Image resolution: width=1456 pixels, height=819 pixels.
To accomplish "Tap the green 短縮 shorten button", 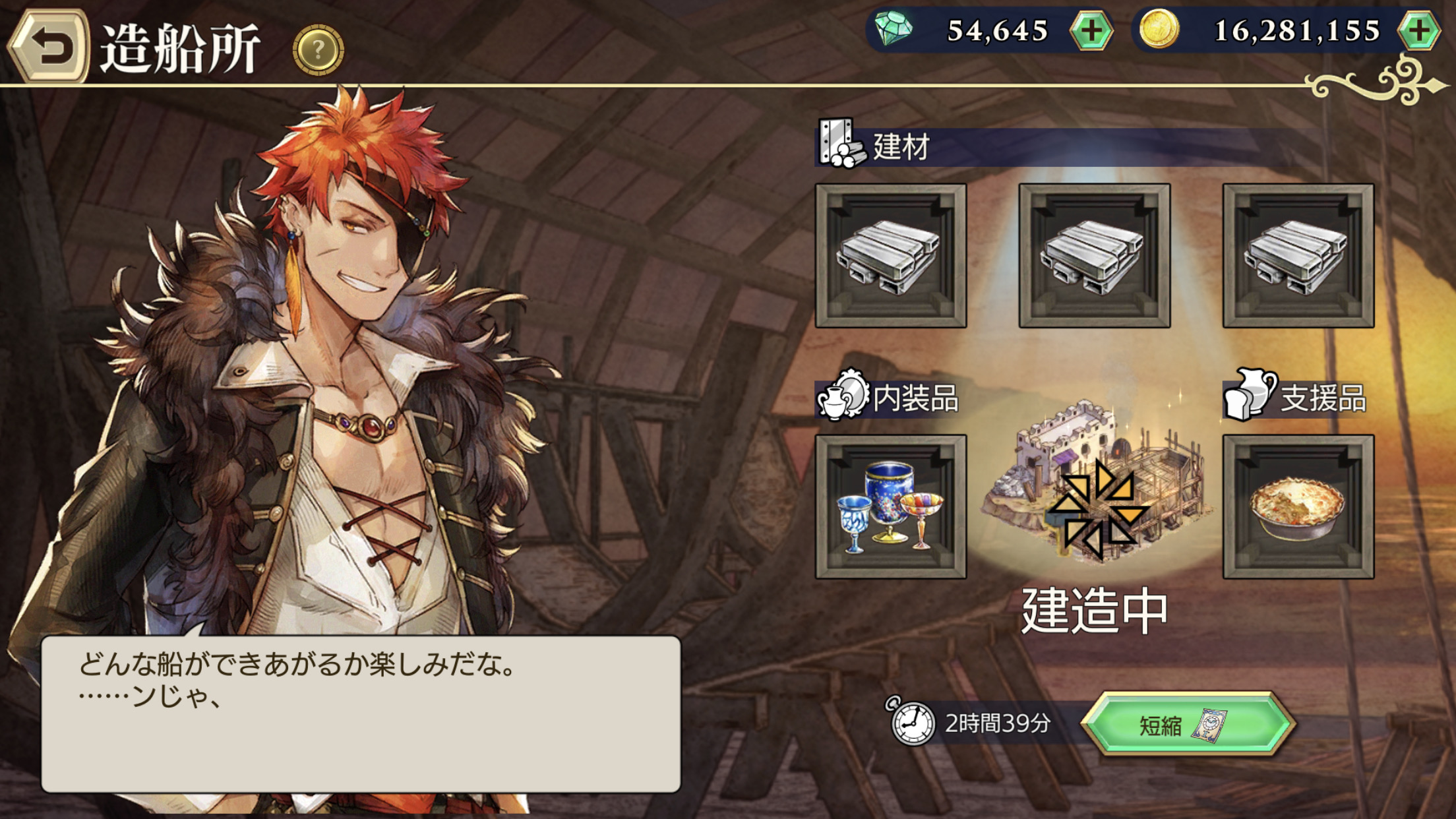I will 1187,724.
